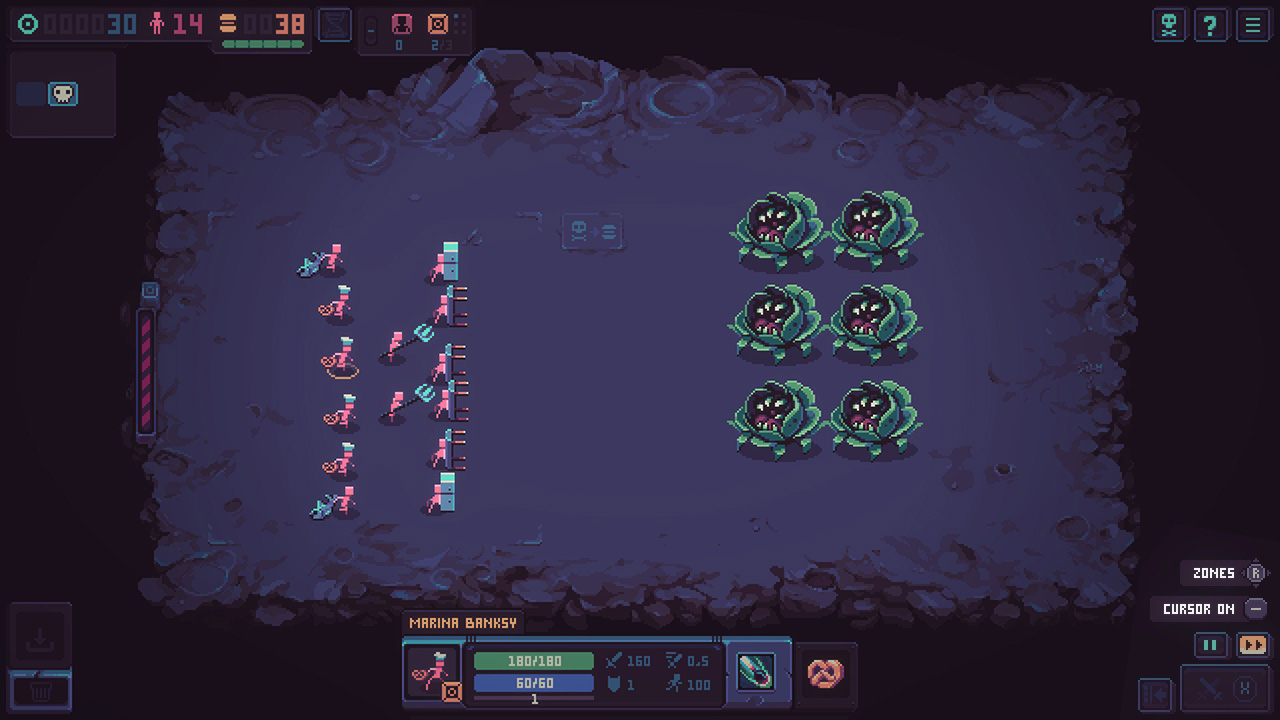The height and width of the screenshot is (720, 1280).
Task: Click the retreat arrow button
Action: pos(1154,690)
